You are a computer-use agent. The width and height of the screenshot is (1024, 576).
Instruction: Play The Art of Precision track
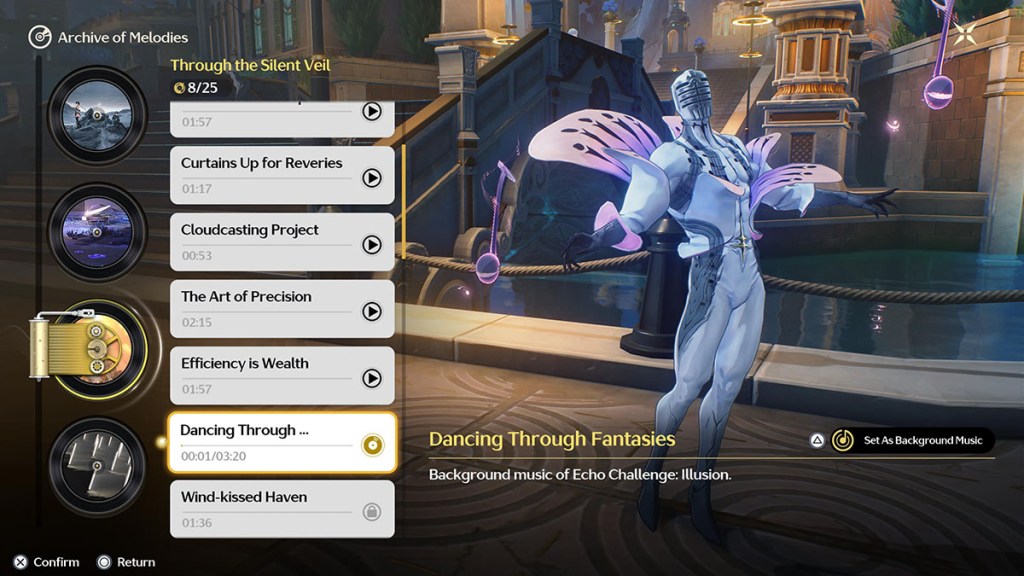(x=372, y=312)
